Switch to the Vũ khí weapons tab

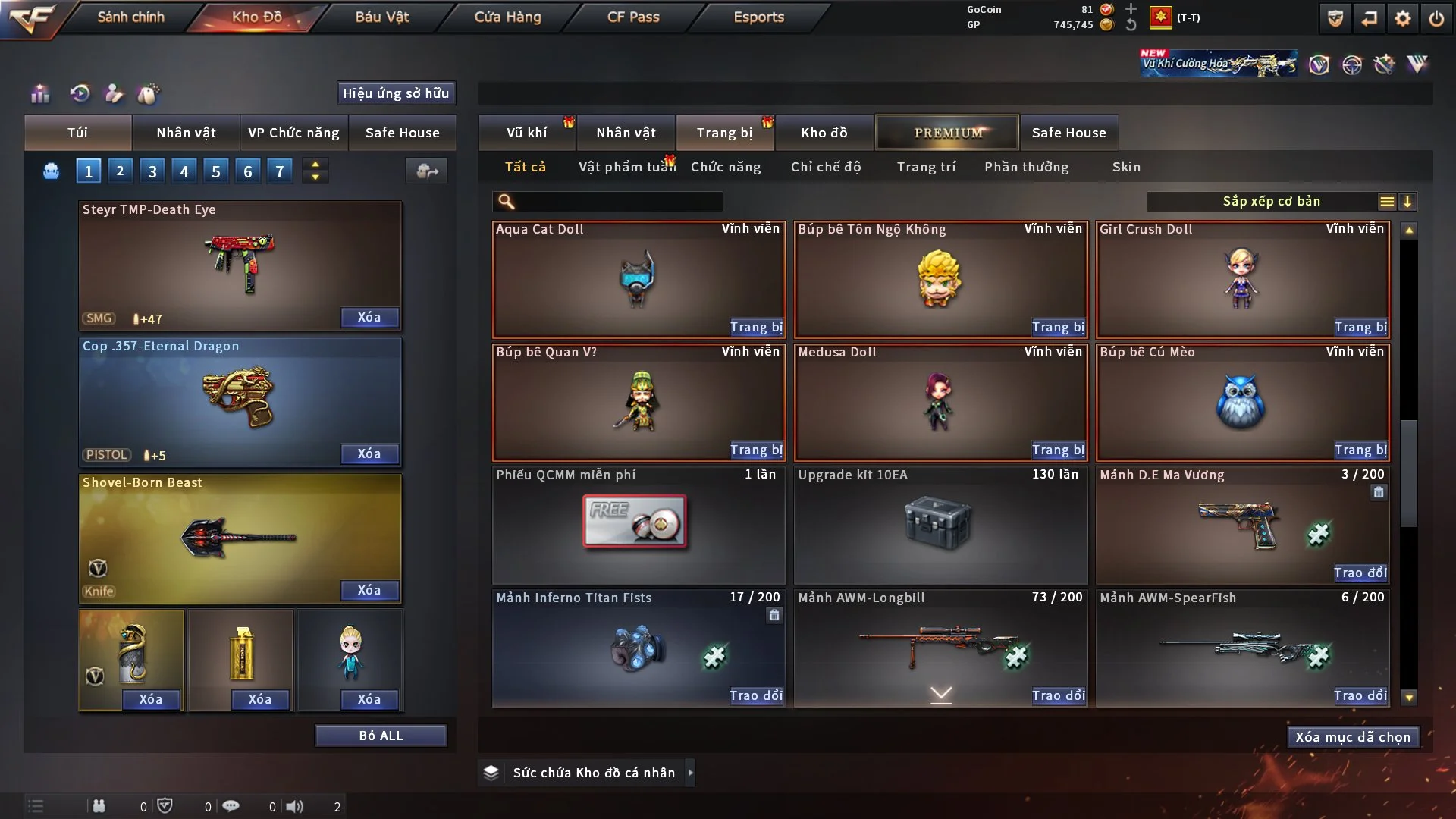coord(526,133)
